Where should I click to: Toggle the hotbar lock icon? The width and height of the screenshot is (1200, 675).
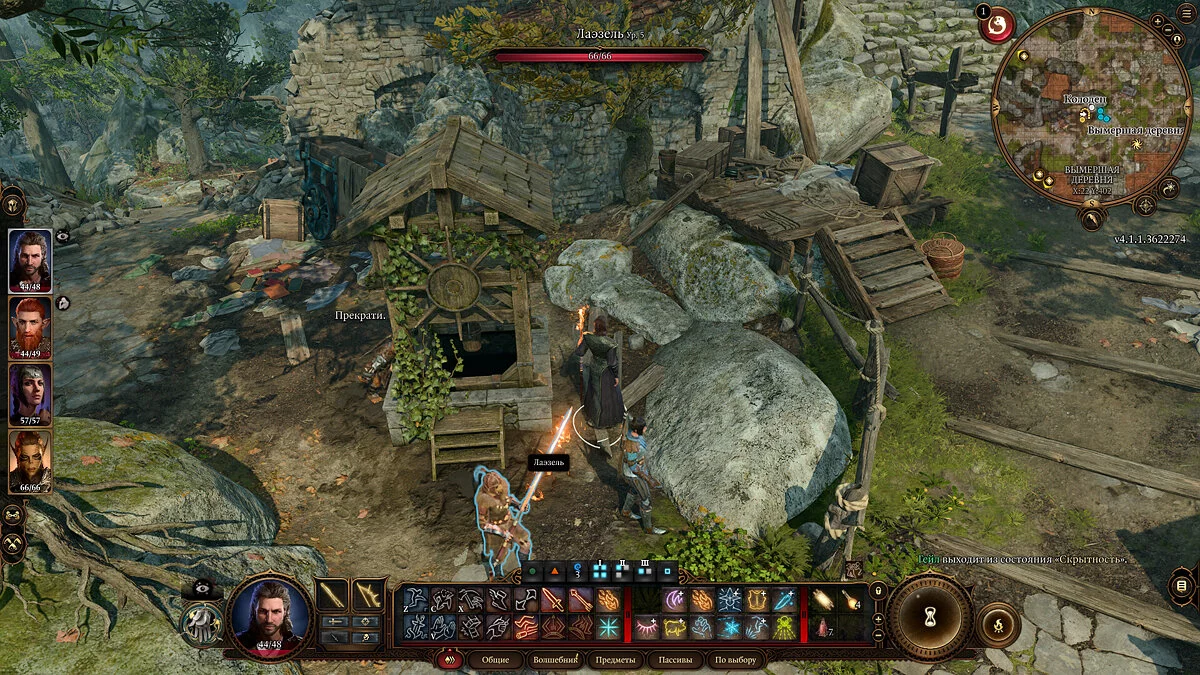coord(878,590)
